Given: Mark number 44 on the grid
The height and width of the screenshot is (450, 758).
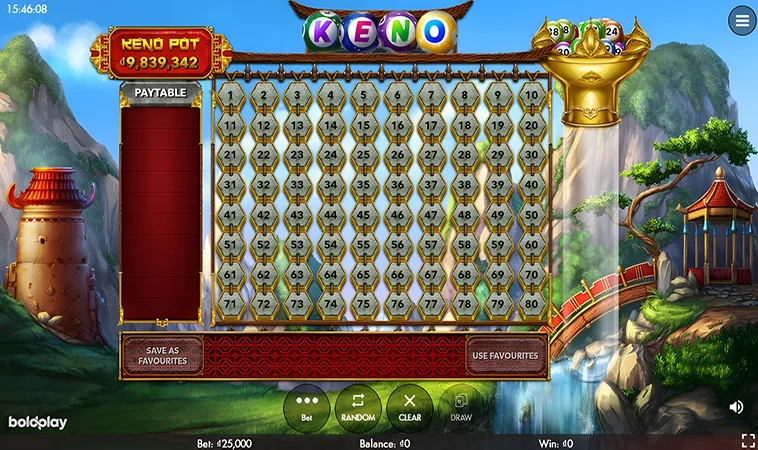Looking at the screenshot, I should click(x=331, y=215).
